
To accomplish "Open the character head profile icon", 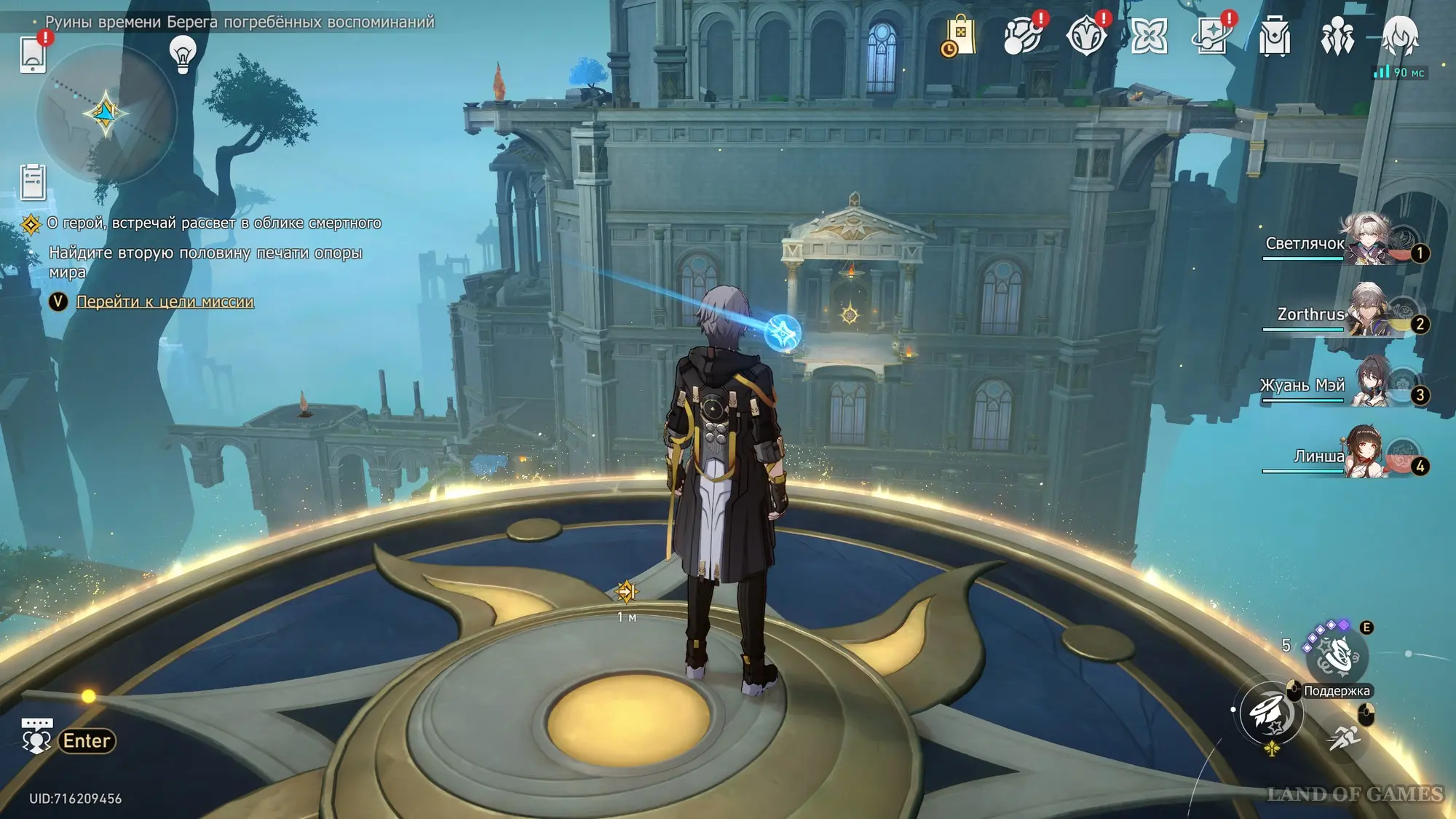I will click(1400, 36).
